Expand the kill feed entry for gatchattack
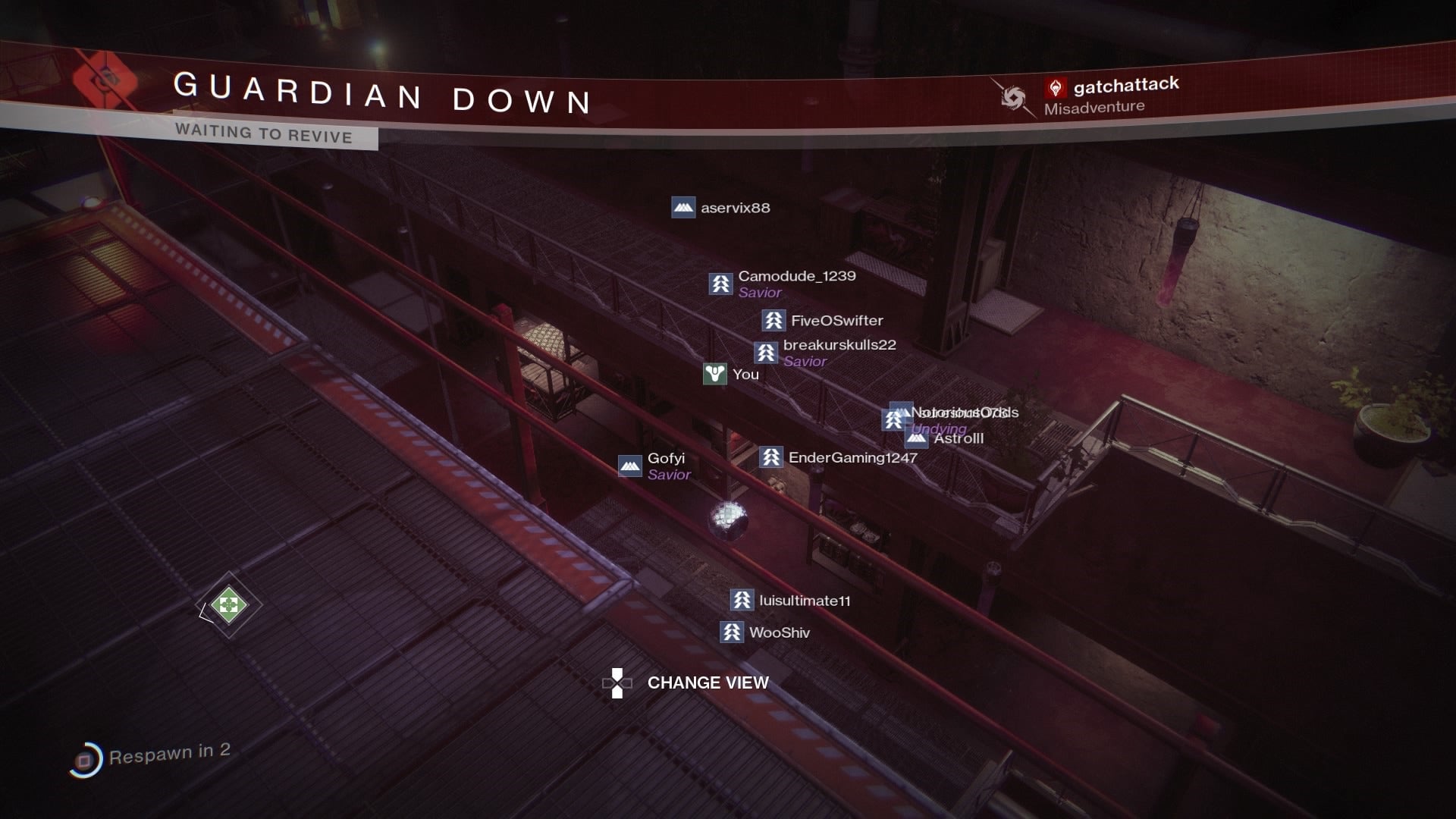1456x819 pixels. click(1125, 85)
